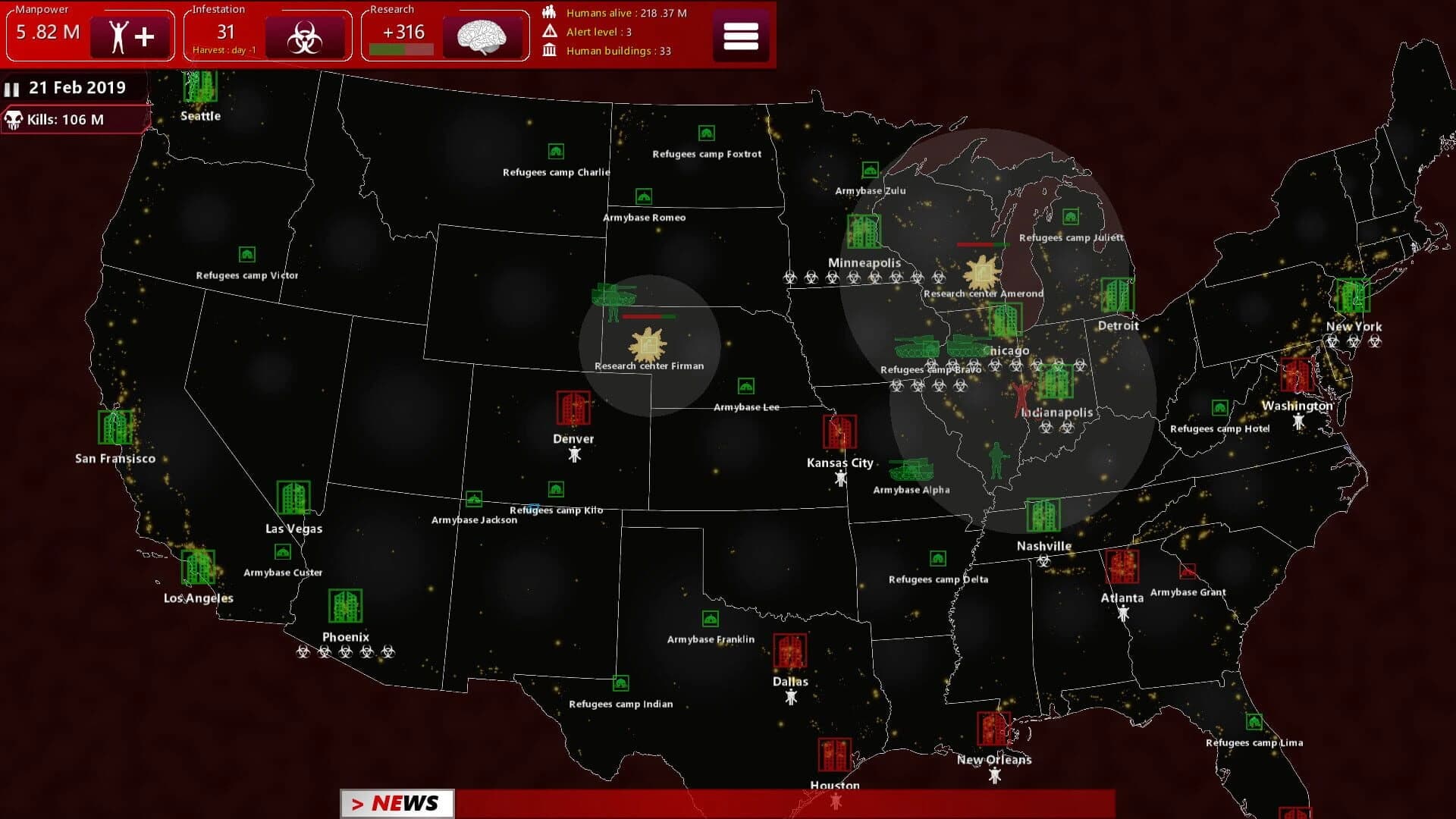Pause the game with the pause button

[12, 88]
